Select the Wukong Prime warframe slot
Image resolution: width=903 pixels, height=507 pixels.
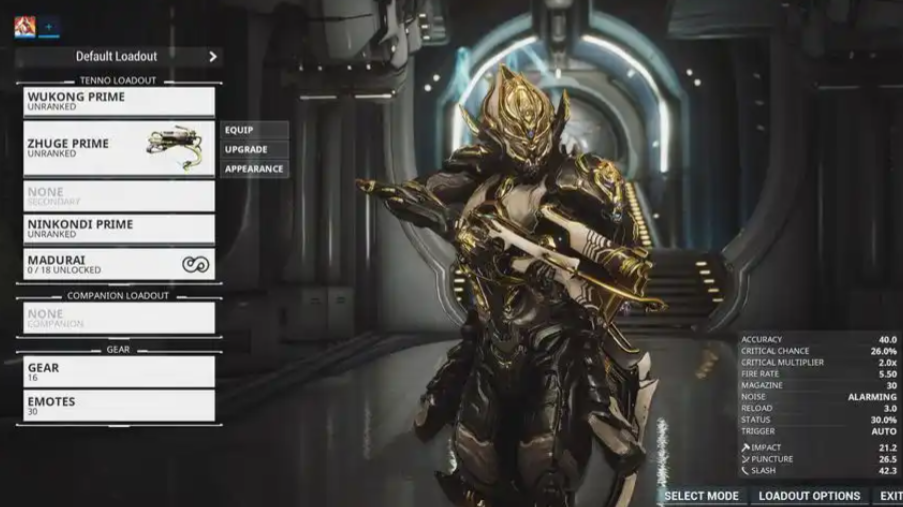click(119, 101)
